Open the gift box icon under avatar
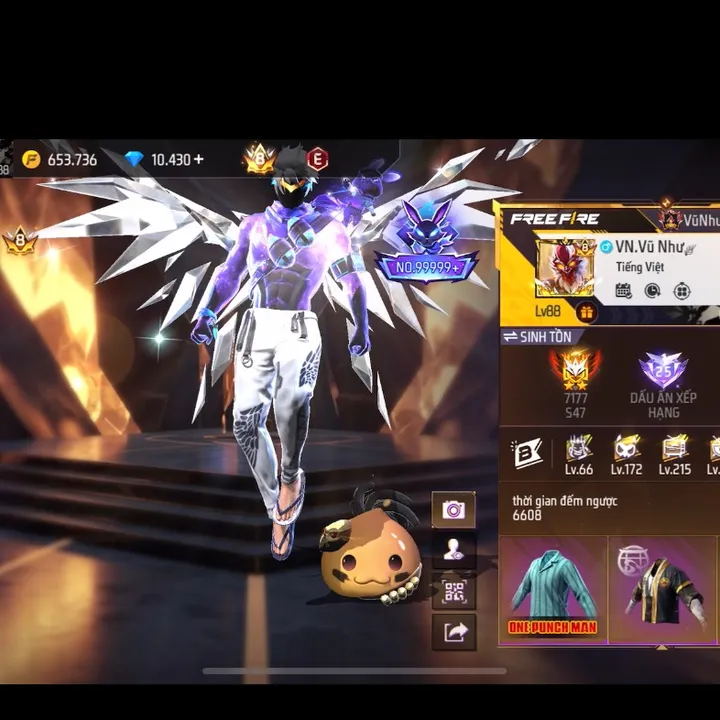The height and width of the screenshot is (720, 720). [x=586, y=312]
